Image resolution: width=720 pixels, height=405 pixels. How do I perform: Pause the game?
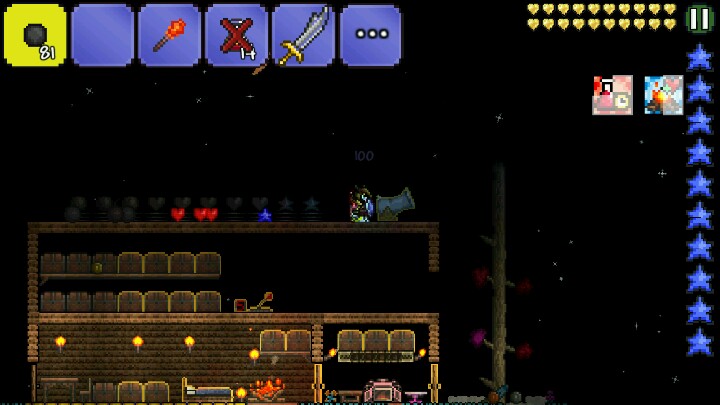pyautogui.click(x=700, y=19)
